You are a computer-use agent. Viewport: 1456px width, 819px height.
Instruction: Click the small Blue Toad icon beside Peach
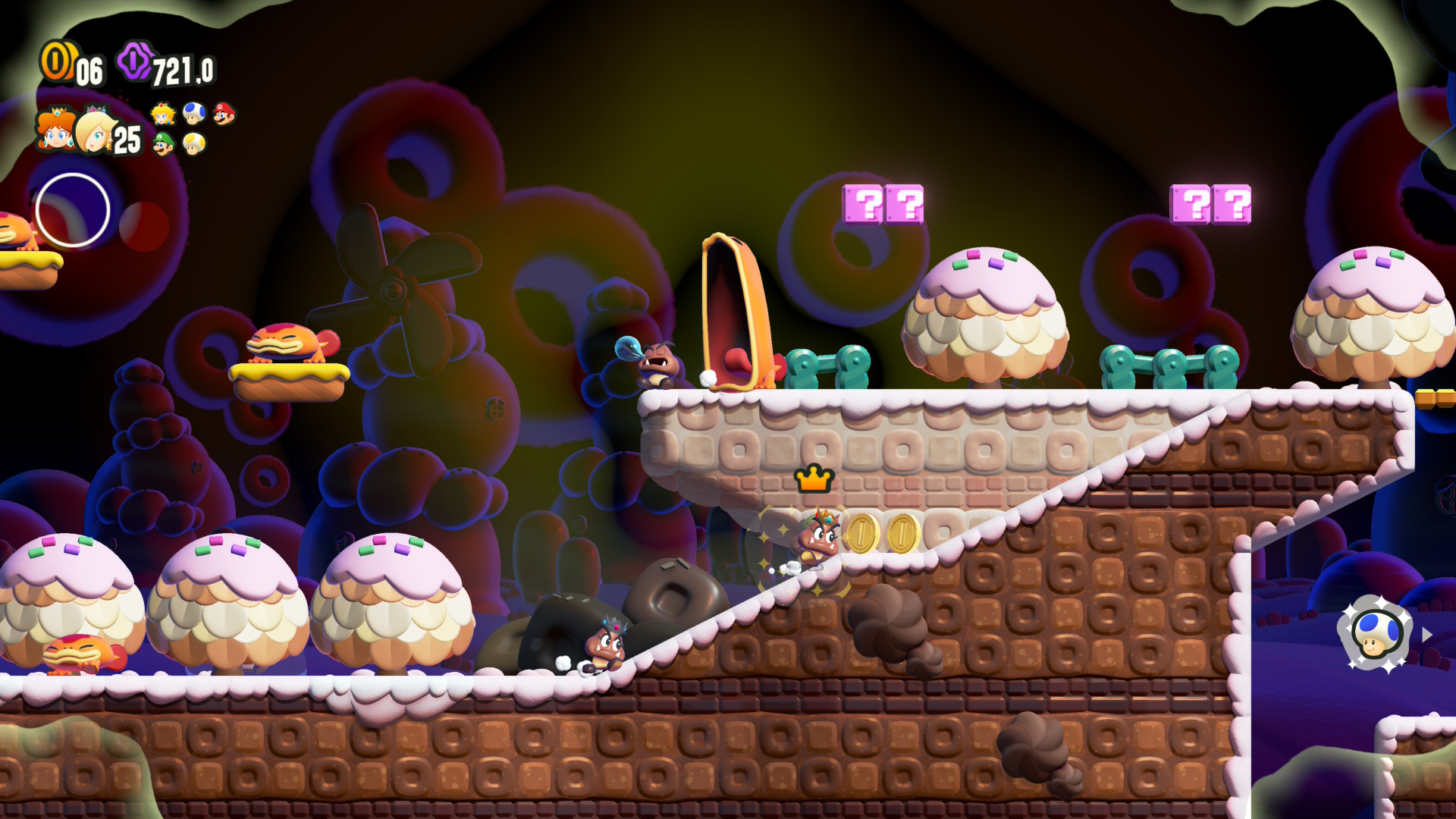pos(194,114)
